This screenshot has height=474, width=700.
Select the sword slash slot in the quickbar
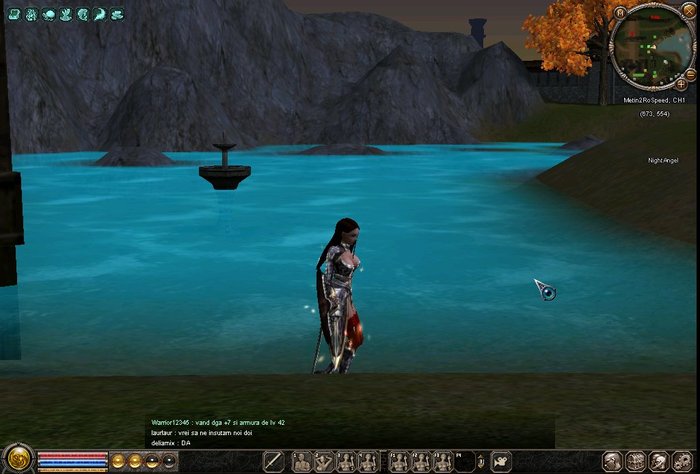click(x=273, y=461)
